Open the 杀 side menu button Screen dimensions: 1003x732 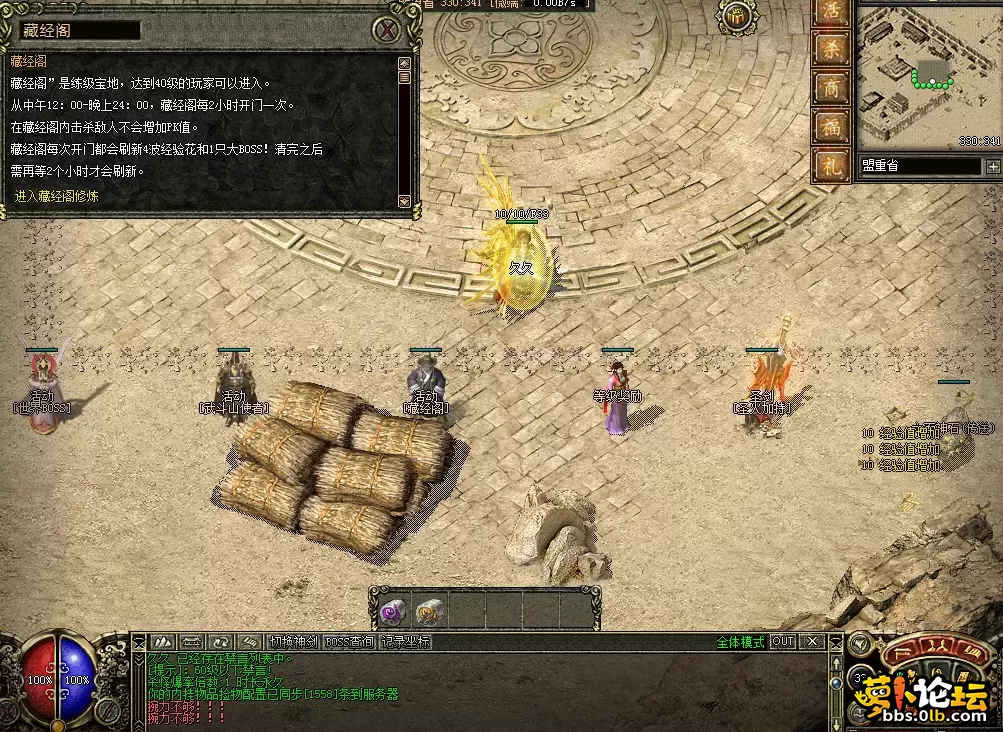[x=831, y=50]
